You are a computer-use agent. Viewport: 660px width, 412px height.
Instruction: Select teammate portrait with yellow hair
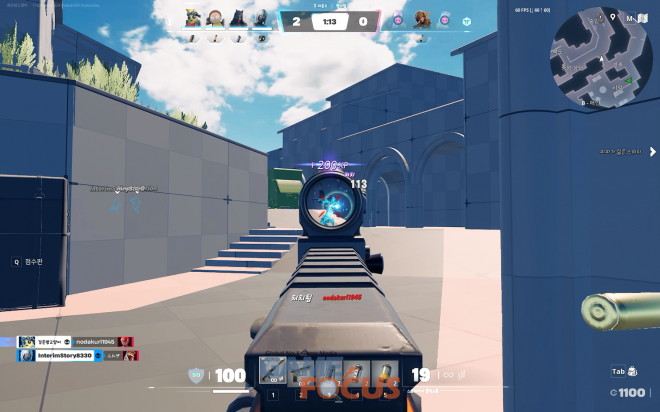(193, 20)
